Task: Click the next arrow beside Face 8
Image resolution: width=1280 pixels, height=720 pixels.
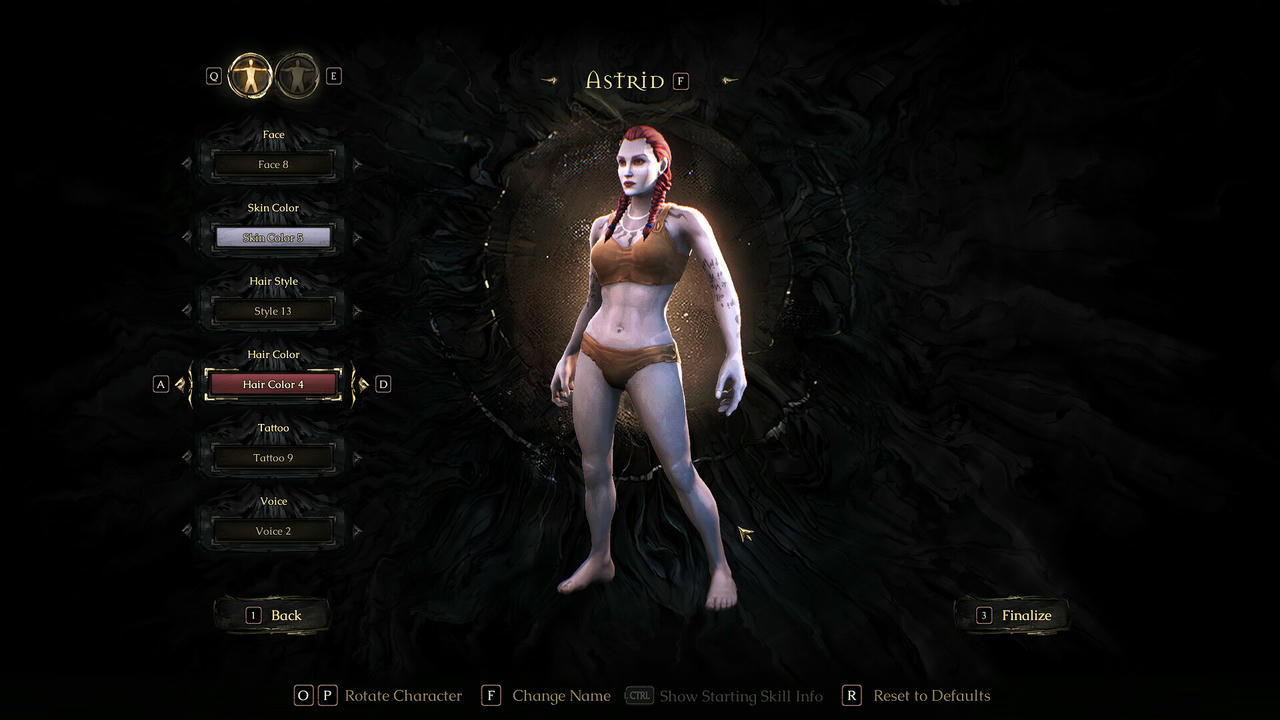Action: point(357,164)
